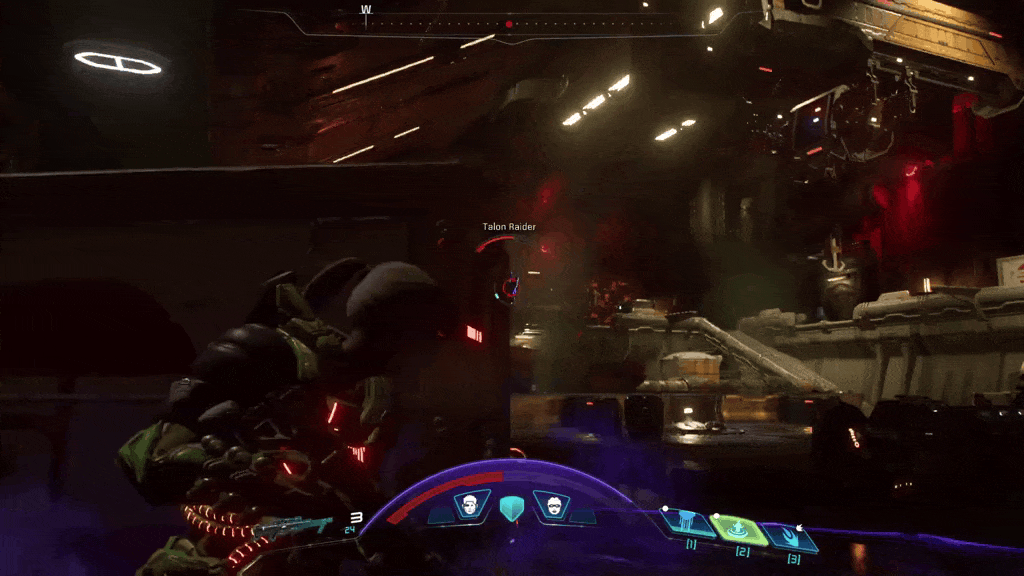This screenshot has width=1024, height=576.
Task: Click the central shield emblem between squad portraits
Action: (509, 507)
